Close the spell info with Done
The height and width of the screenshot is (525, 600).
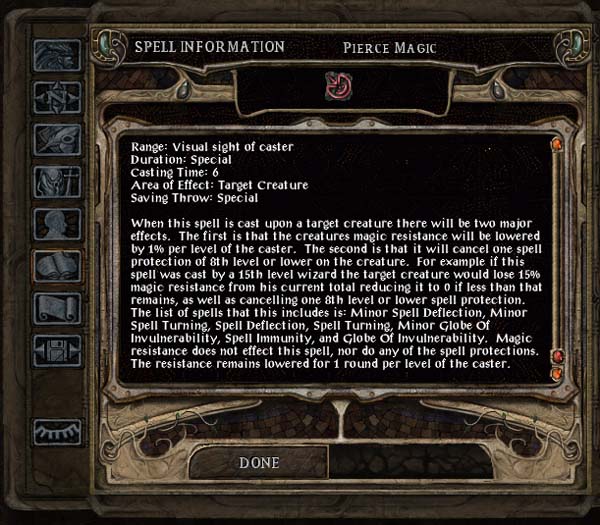[259, 463]
